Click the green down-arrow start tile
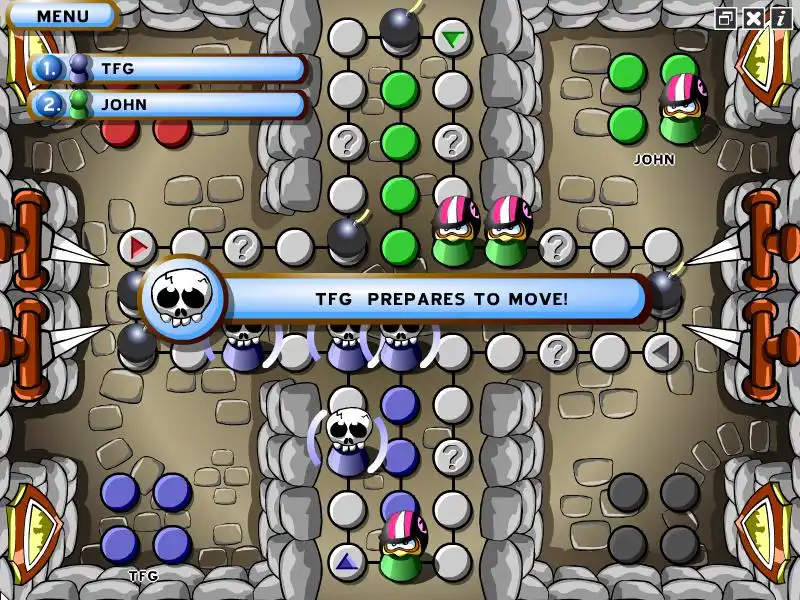The image size is (800, 600). point(453,40)
